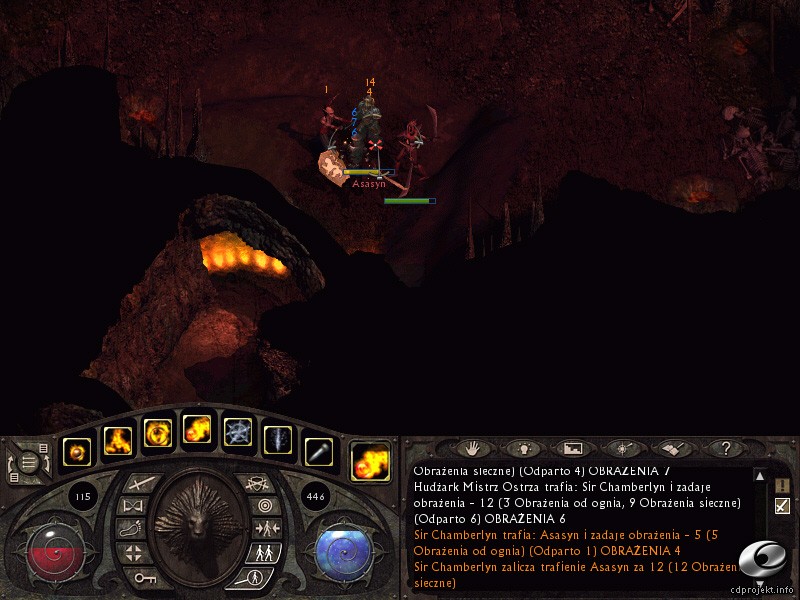
Task: Click the combat log scroll-up arrow
Action: 760,476
